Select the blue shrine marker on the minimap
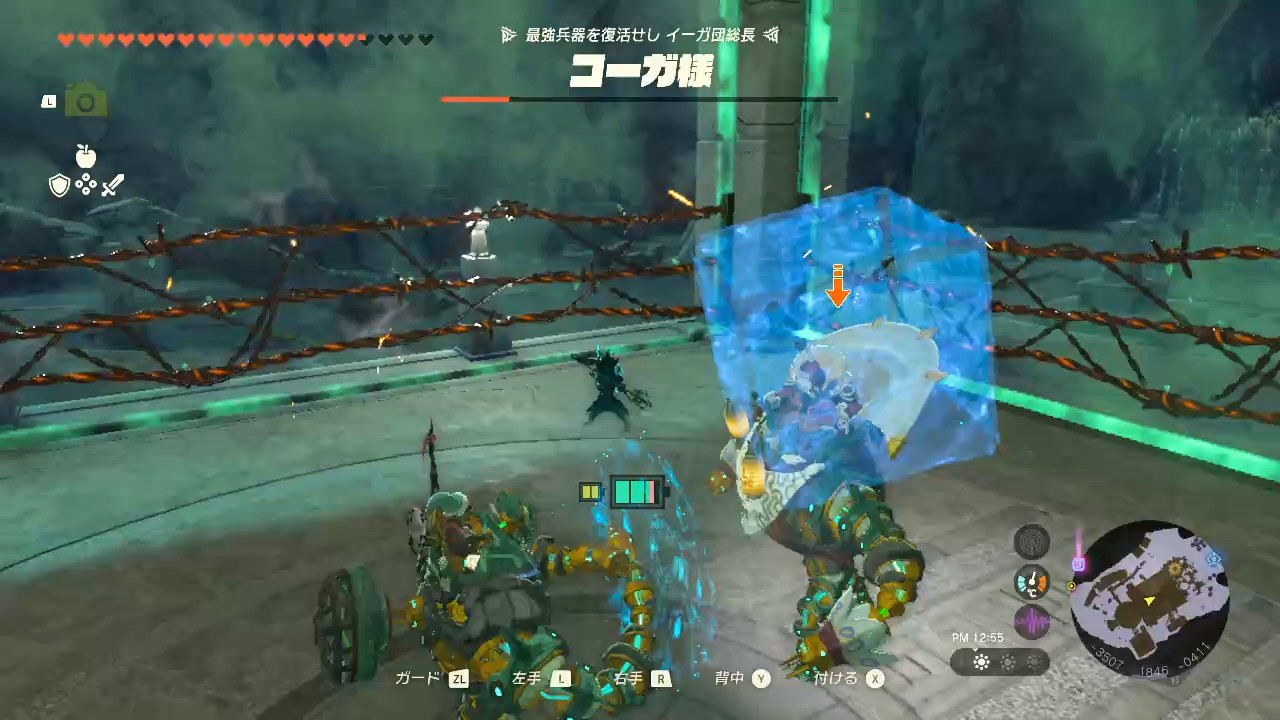Image resolution: width=1280 pixels, height=720 pixels. (1216, 558)
